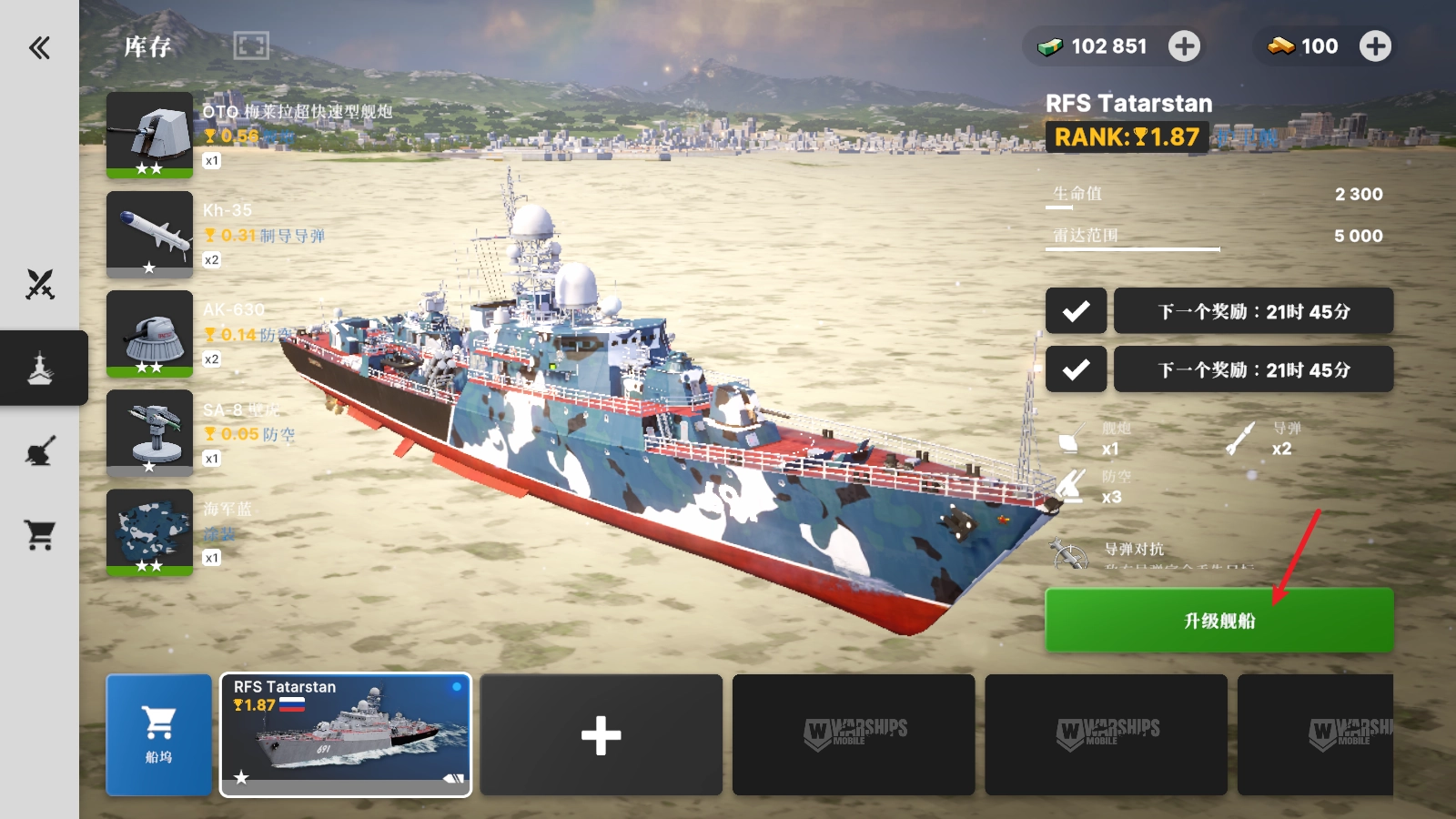Add more cash with the plus button
Screen dimensions: 1456x819
pyautogui.click(x=1184, y=46)
